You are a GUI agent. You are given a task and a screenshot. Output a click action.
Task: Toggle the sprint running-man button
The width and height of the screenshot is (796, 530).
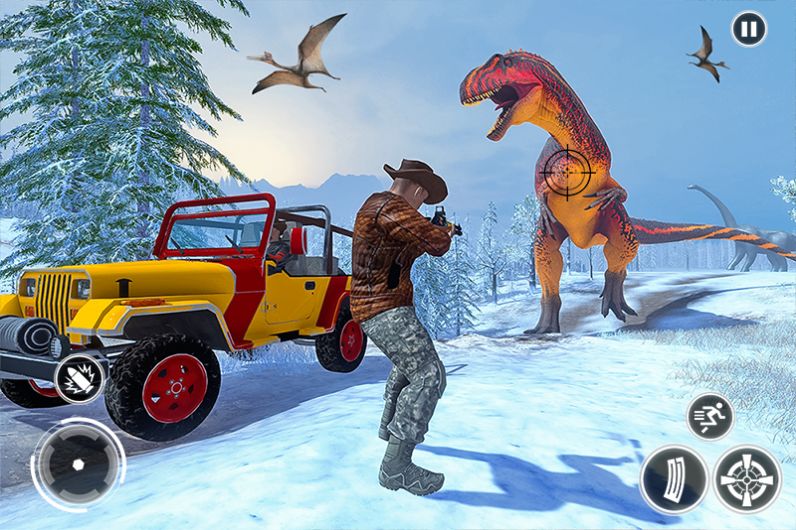click(710, 417)
